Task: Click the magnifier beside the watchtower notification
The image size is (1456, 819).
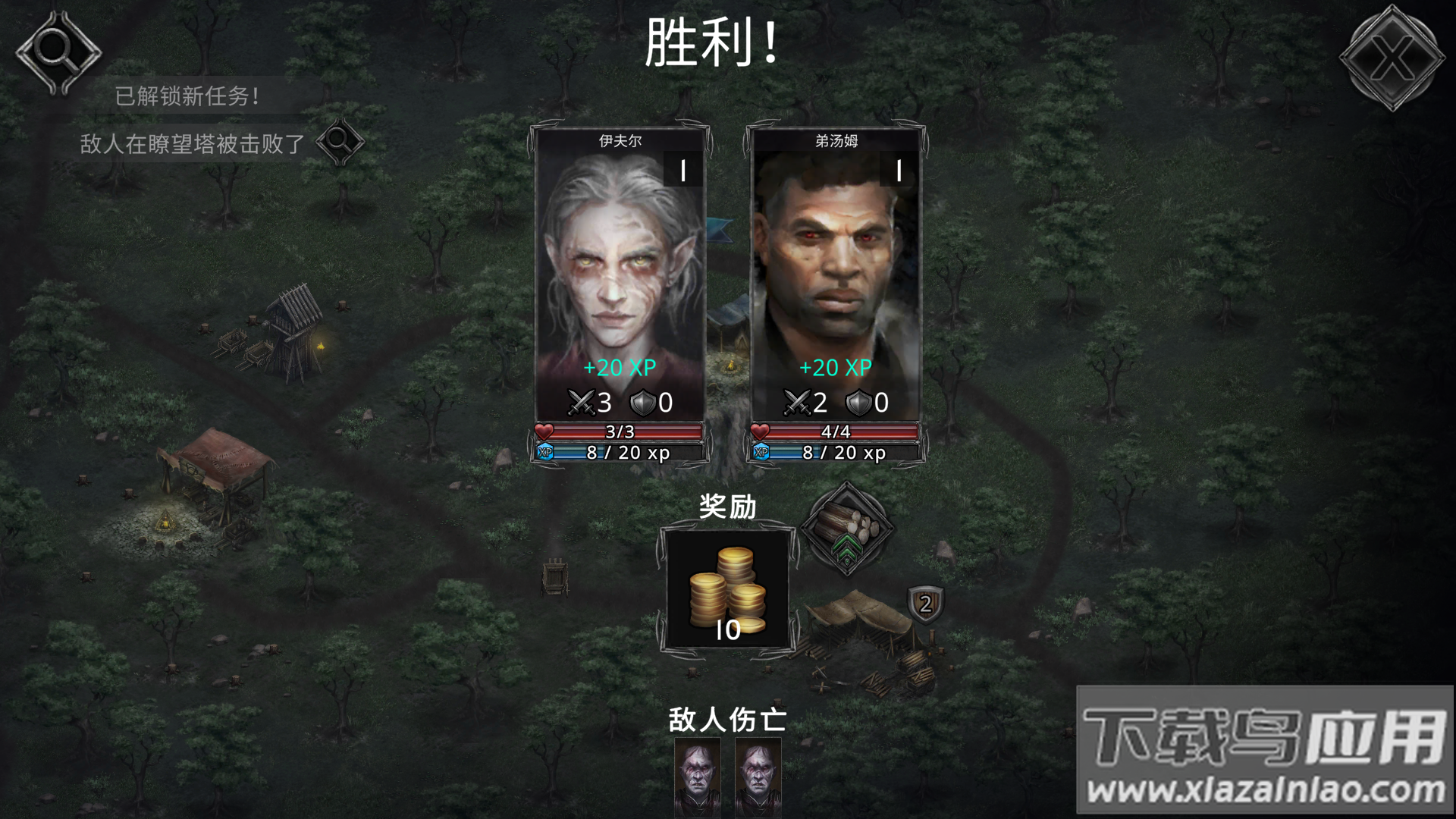Action: [340, 143]
